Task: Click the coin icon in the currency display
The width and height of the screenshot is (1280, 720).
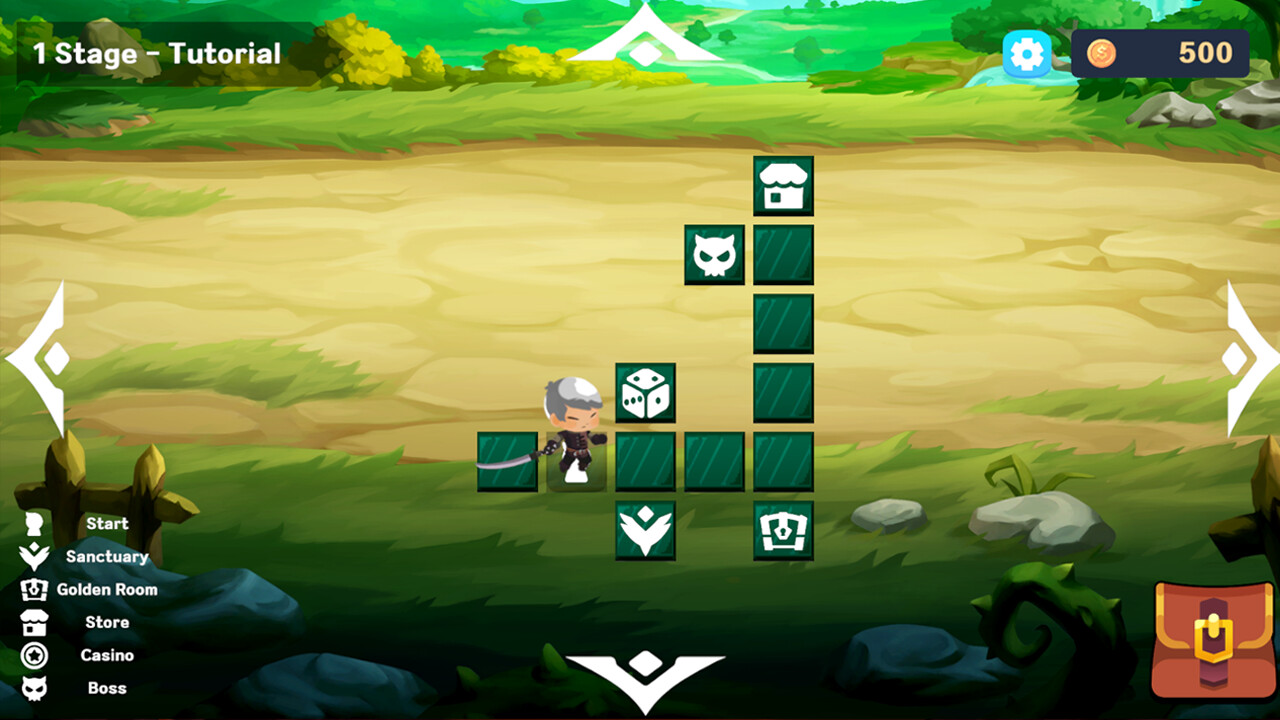Action: click(1102, 54)
